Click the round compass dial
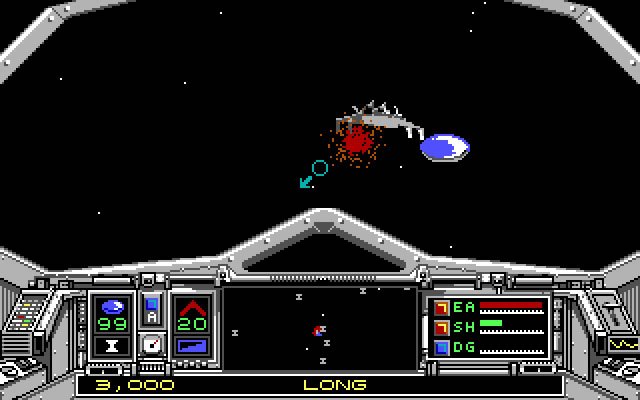The height and width of the screenshot is (400, 640). coord(152,344)
